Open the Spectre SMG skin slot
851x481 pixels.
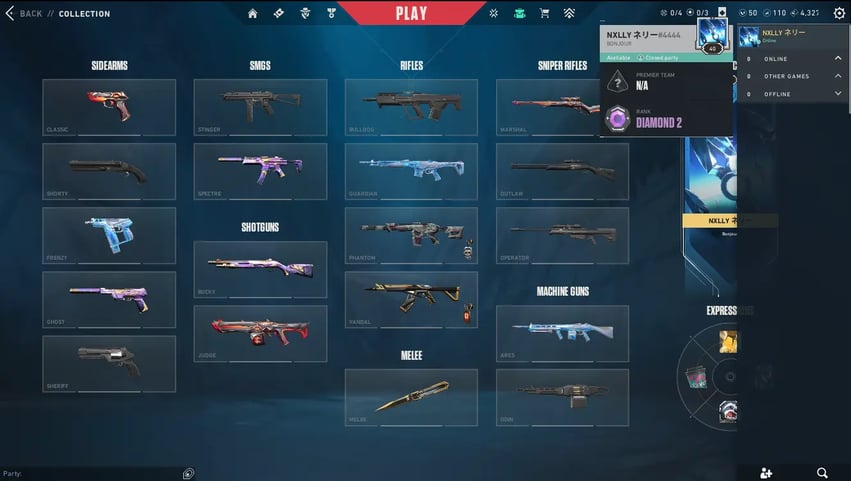click(260, 171)
